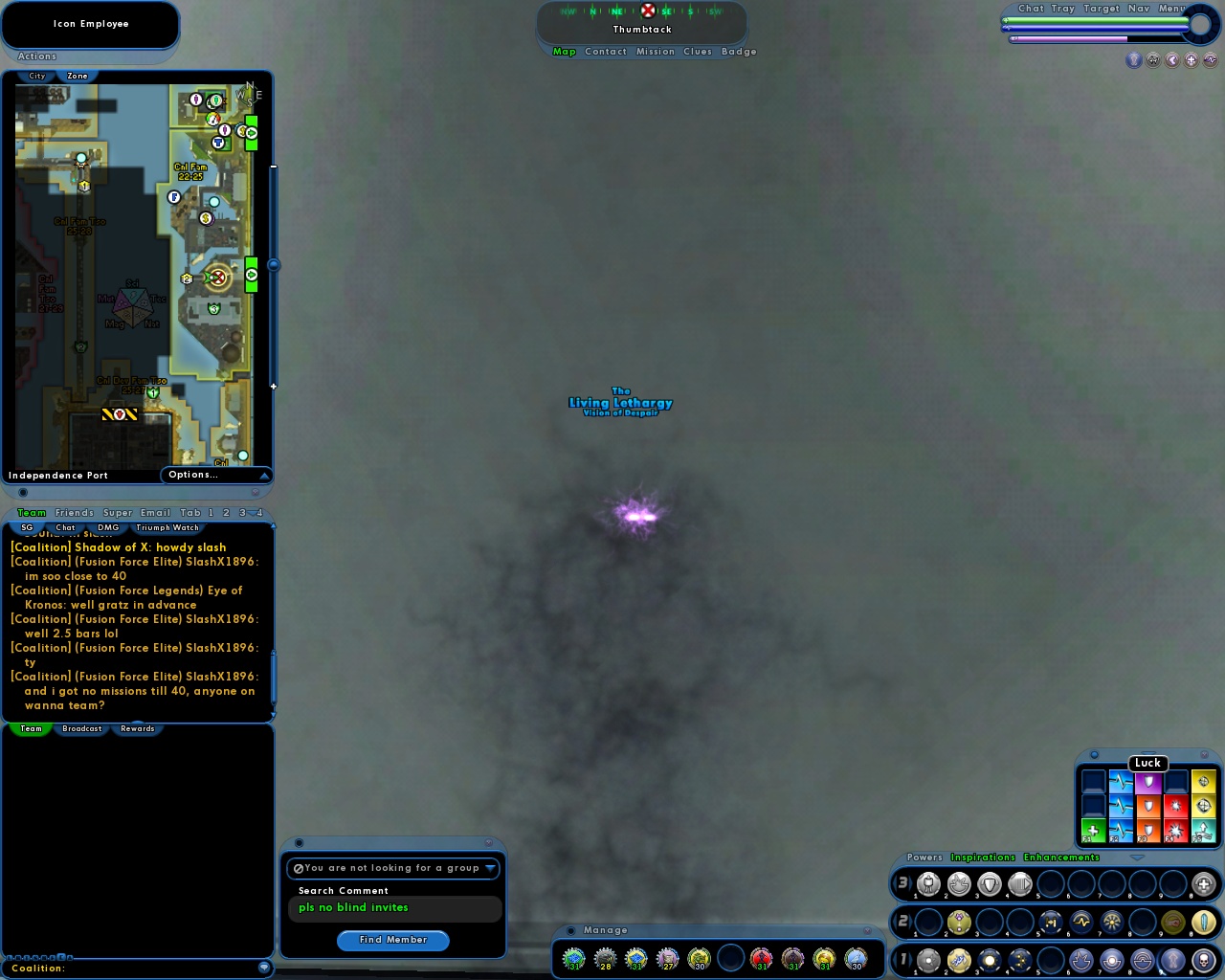Viewport: 1225px width, 980px height.
Task: Click the add-power plus icon in tray 3
Action: point(1204,884)
